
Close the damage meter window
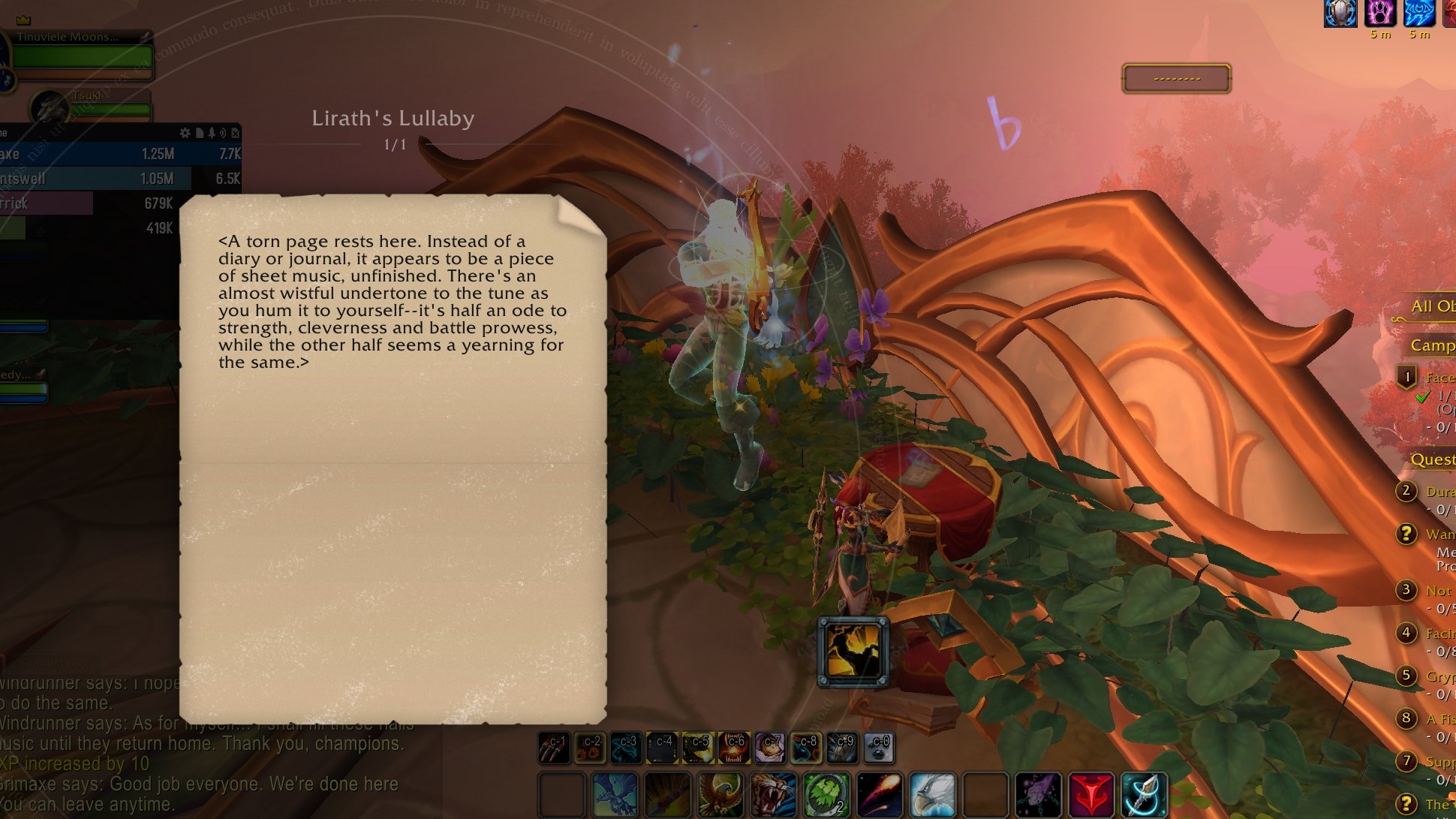click(235, 133)
